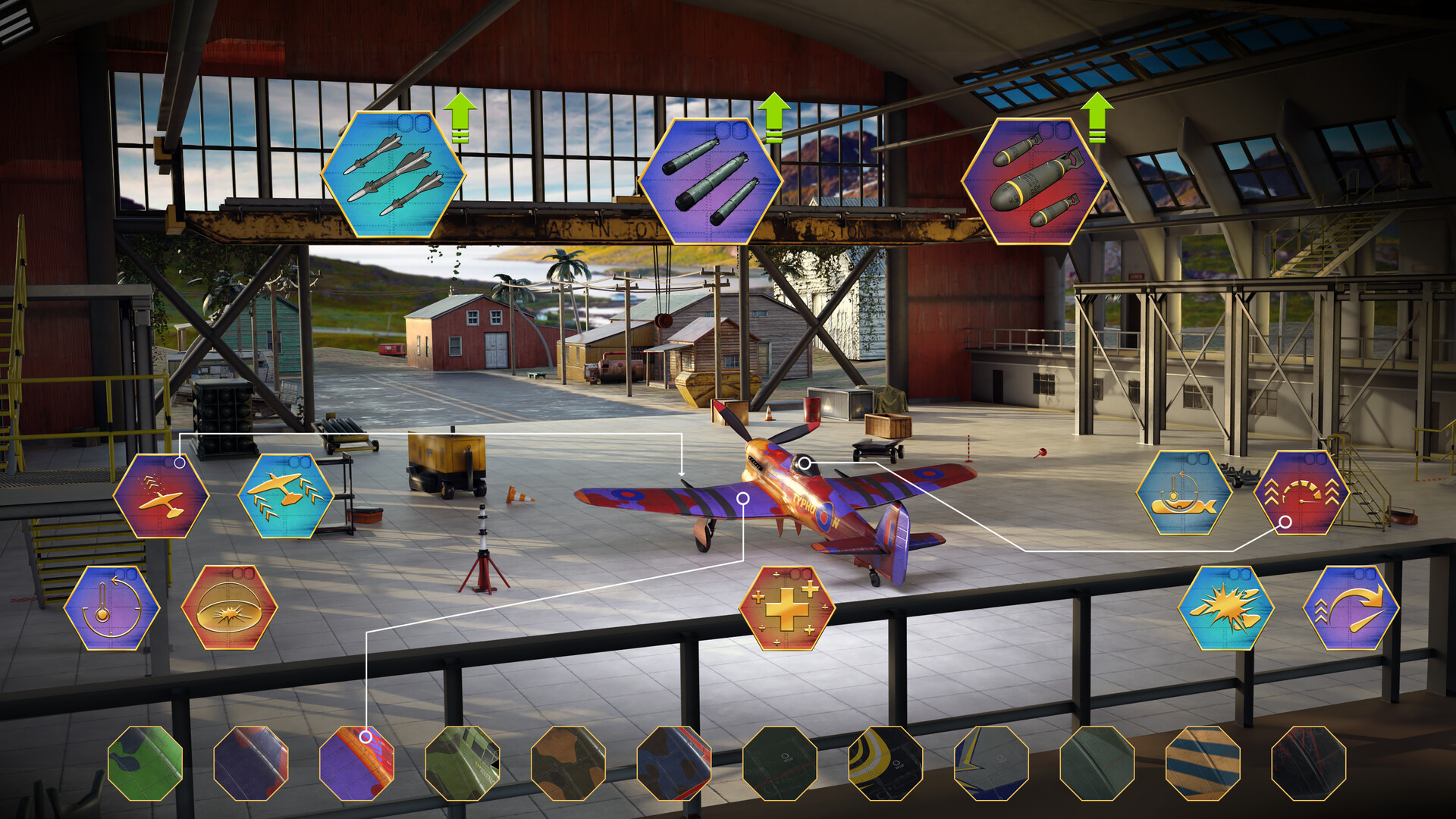Screen dimensions: 1456x819
Task: Click the blue hexagon with plane and chevrons
Action: pos(285,496)
